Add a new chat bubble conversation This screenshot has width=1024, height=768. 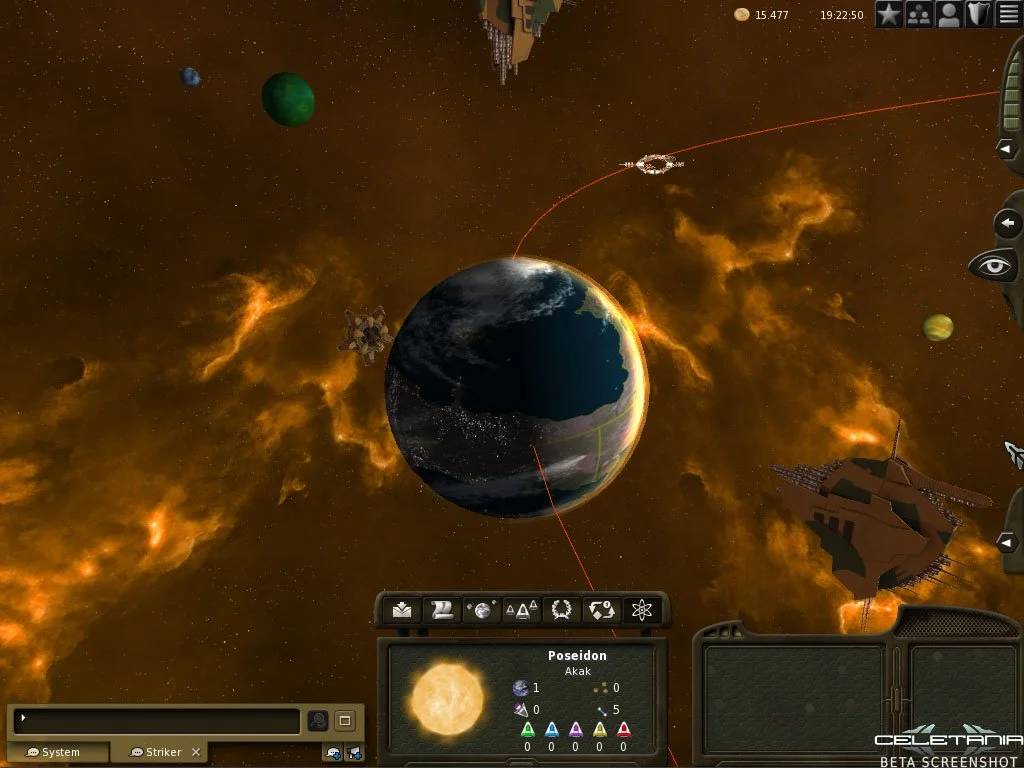(x=334, y=753)
